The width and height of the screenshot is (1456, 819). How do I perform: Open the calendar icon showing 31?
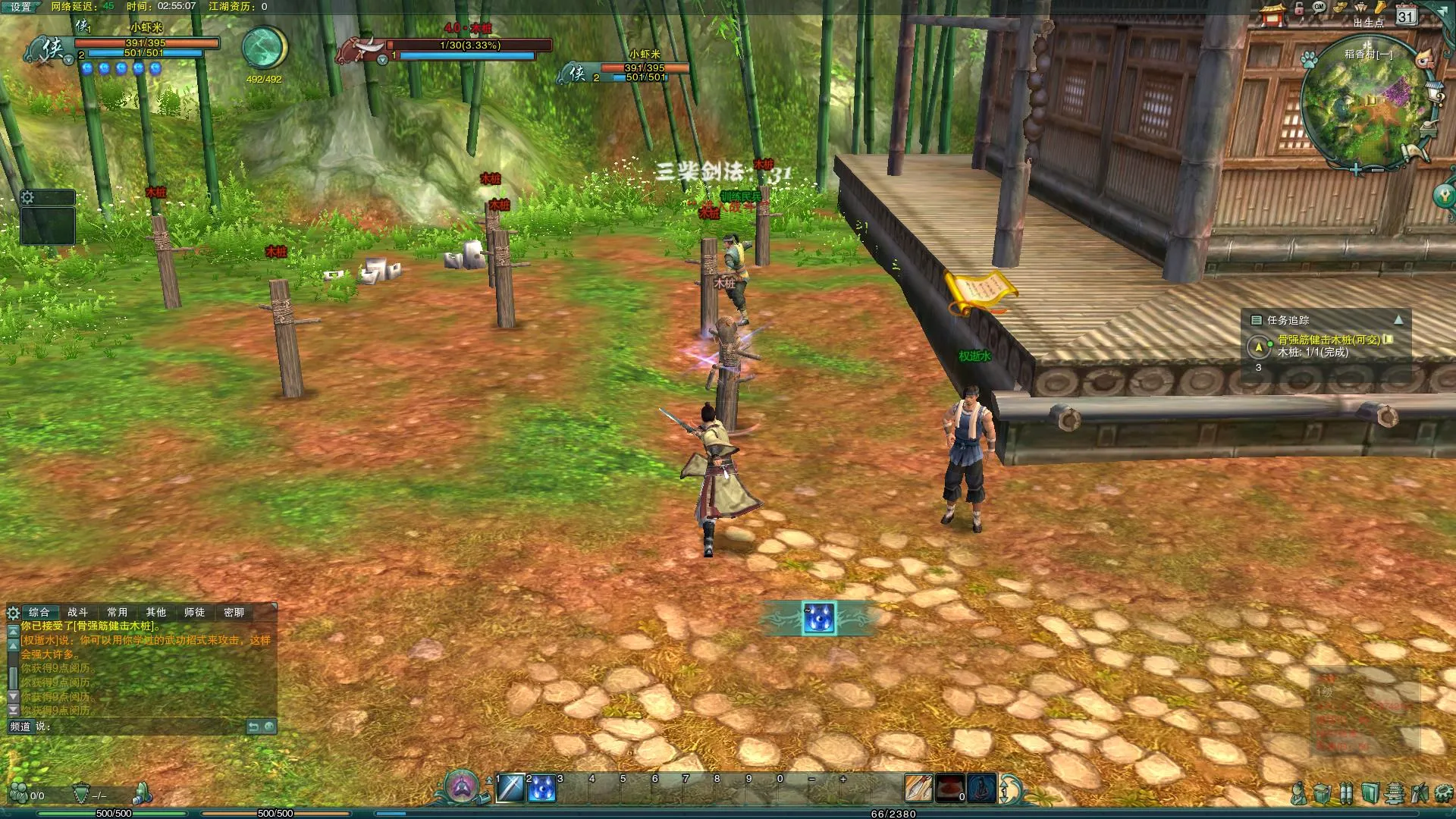[1406, 16]
